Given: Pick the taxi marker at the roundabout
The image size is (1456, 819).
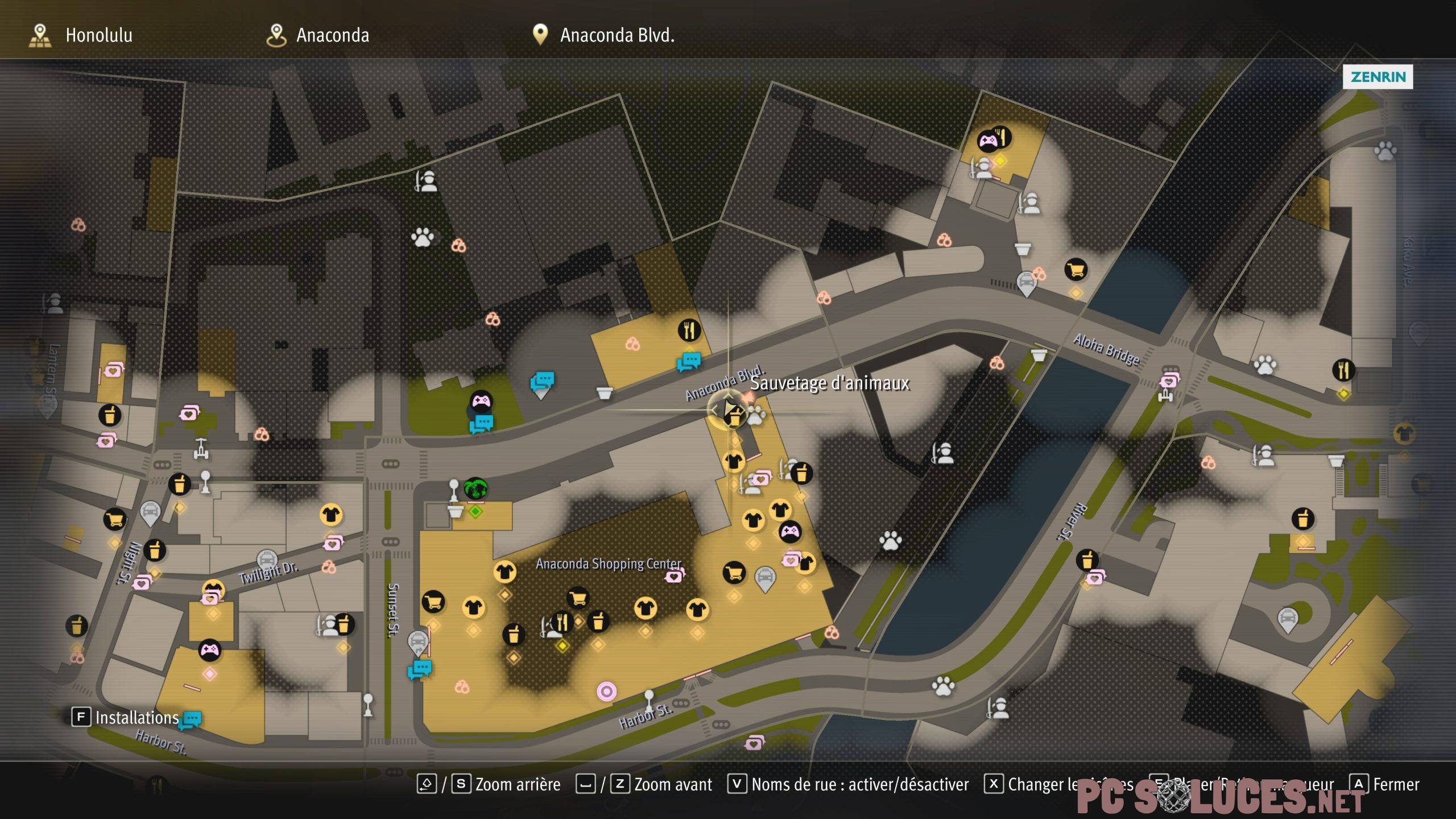Looking at the screenshot, I should click(1287, 618).
